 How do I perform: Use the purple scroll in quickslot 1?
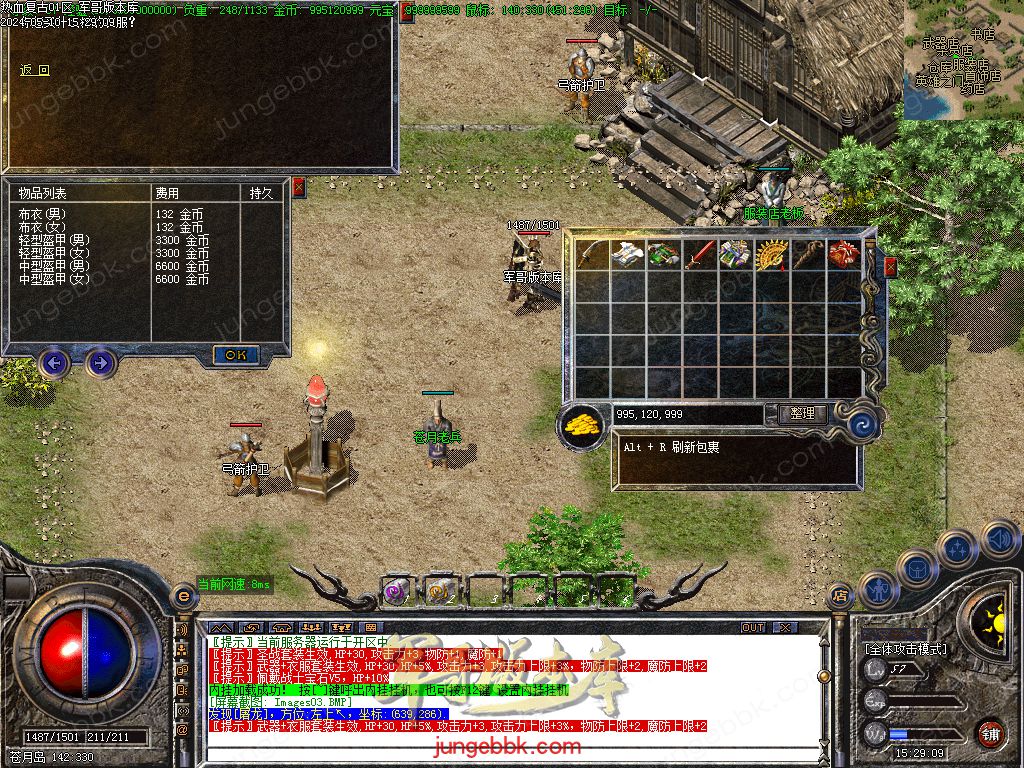pyautogui.click(x=397, y=591)
